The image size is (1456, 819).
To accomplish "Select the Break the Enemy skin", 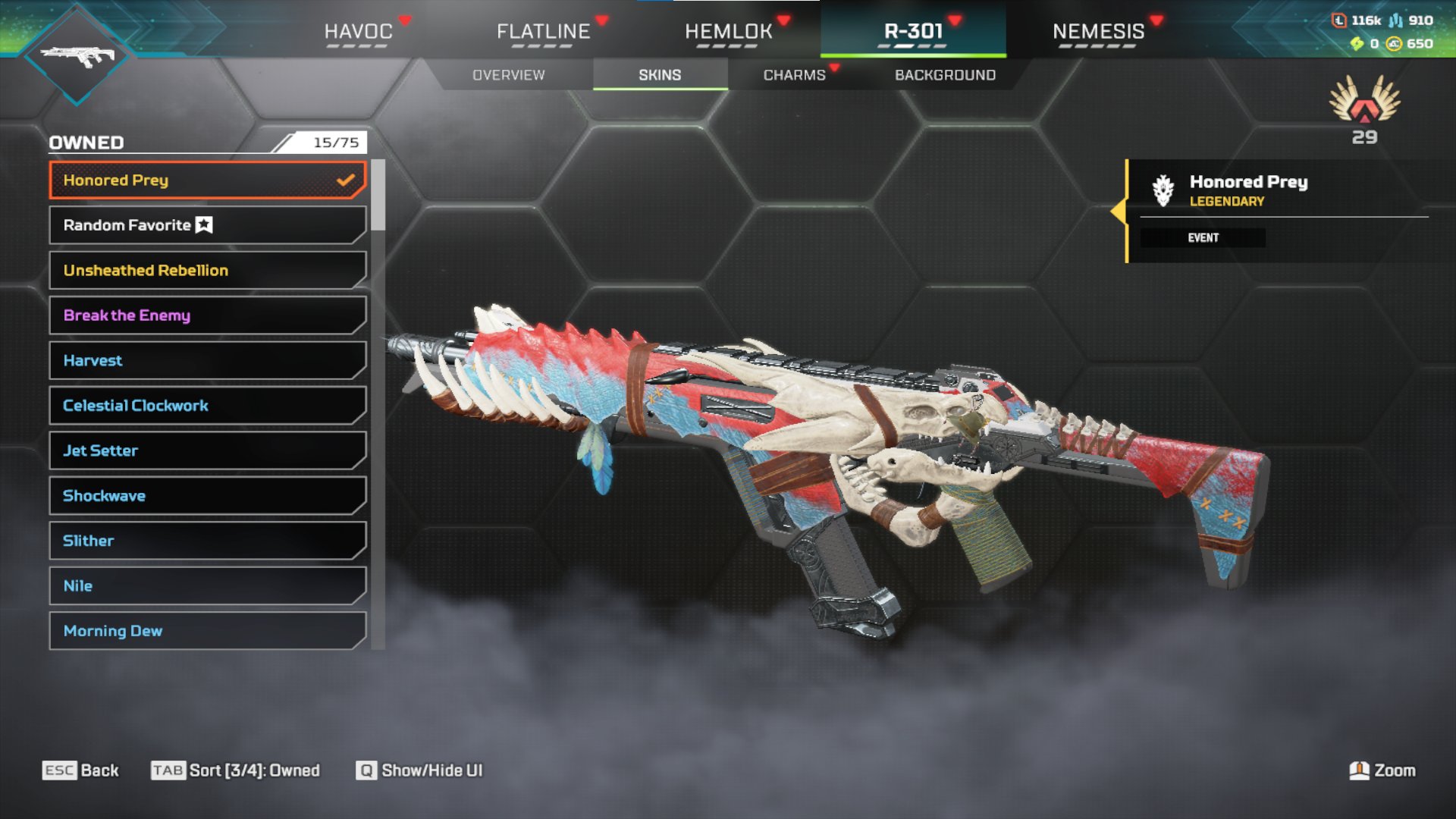I will click(207, 315).
